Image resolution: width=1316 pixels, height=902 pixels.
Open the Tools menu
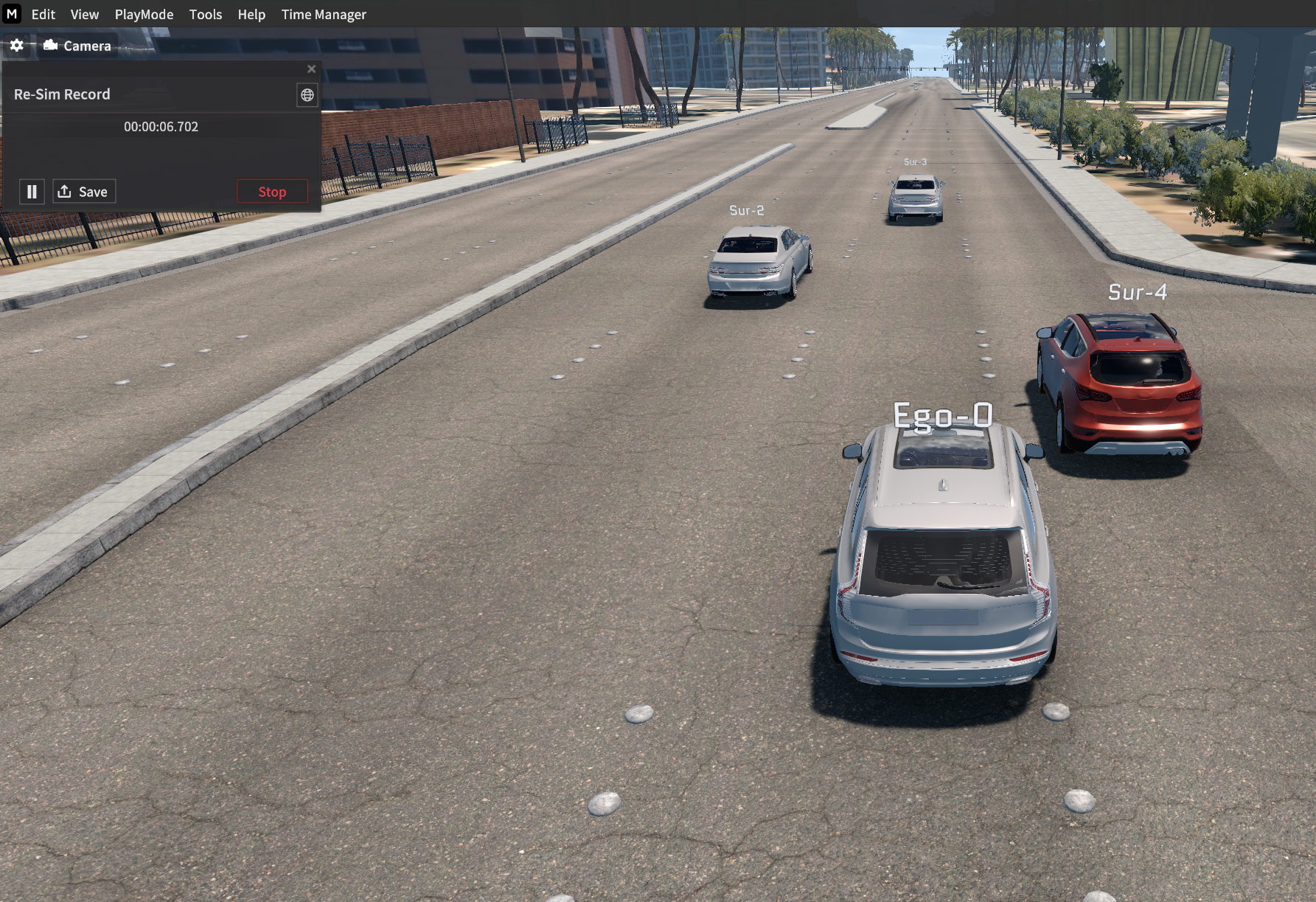(205, 14)
